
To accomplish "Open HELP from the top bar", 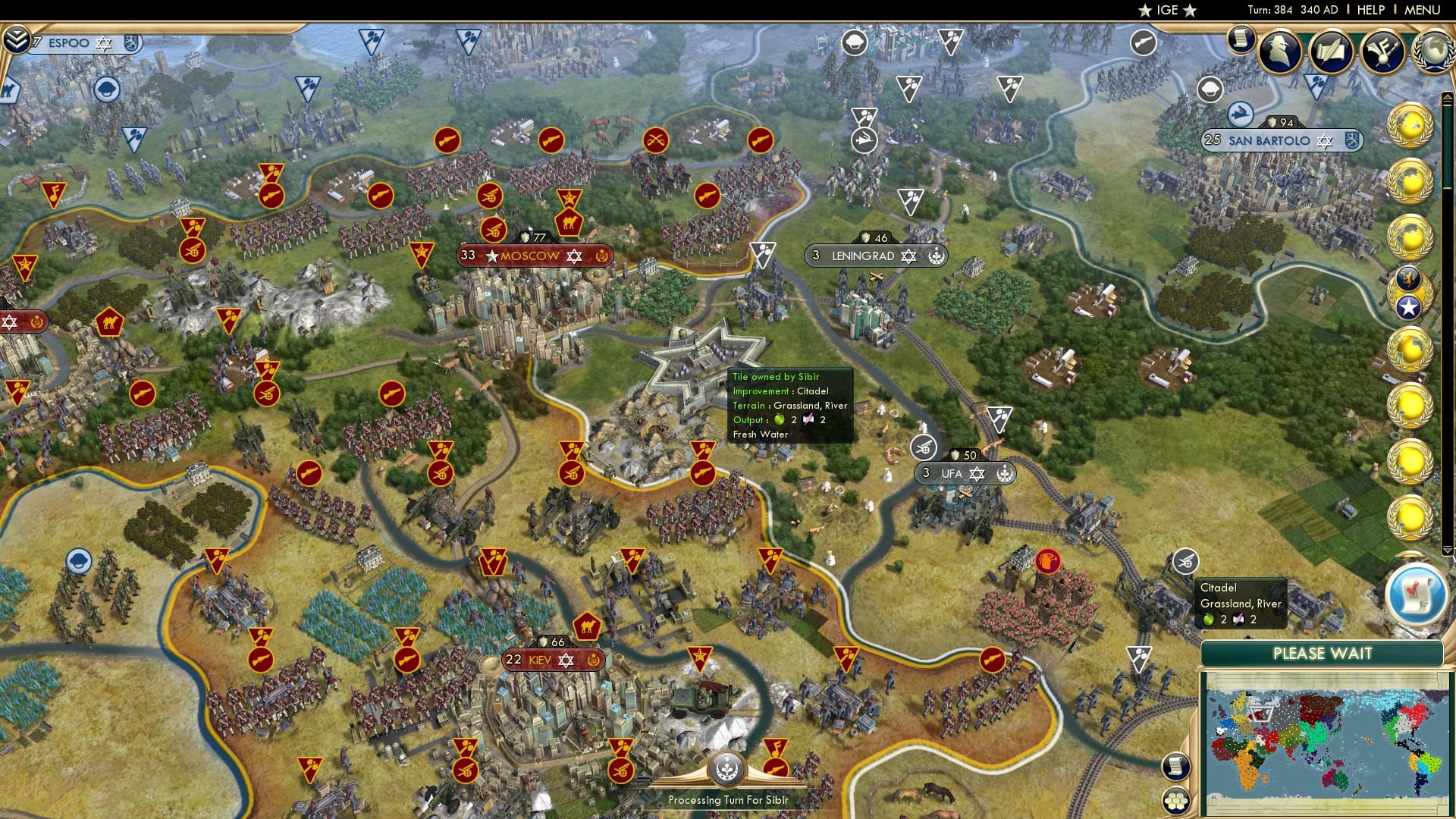I will (1370, 10).
